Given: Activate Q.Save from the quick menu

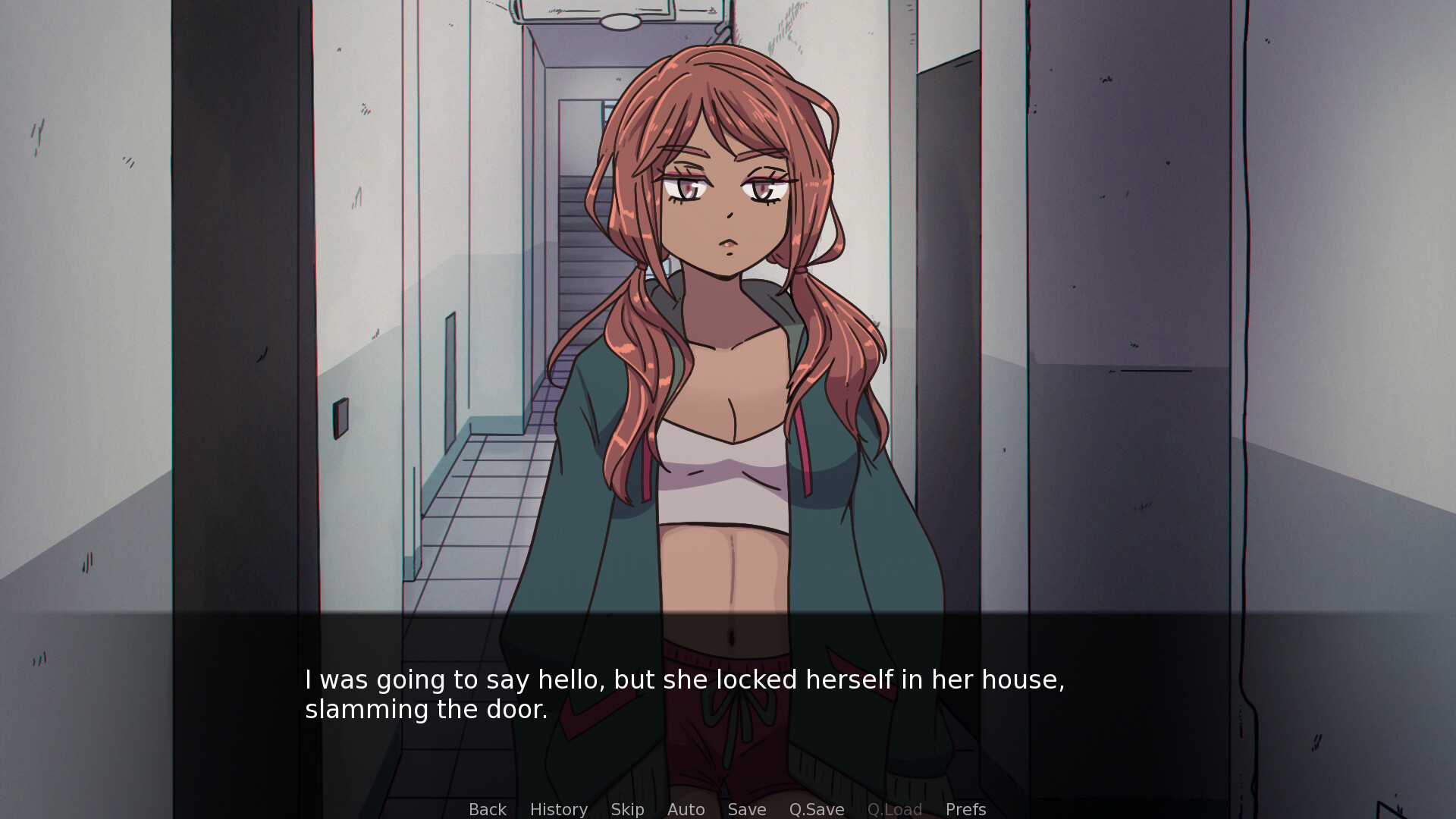Looking at the screenshot, I should tap(815, 809).
